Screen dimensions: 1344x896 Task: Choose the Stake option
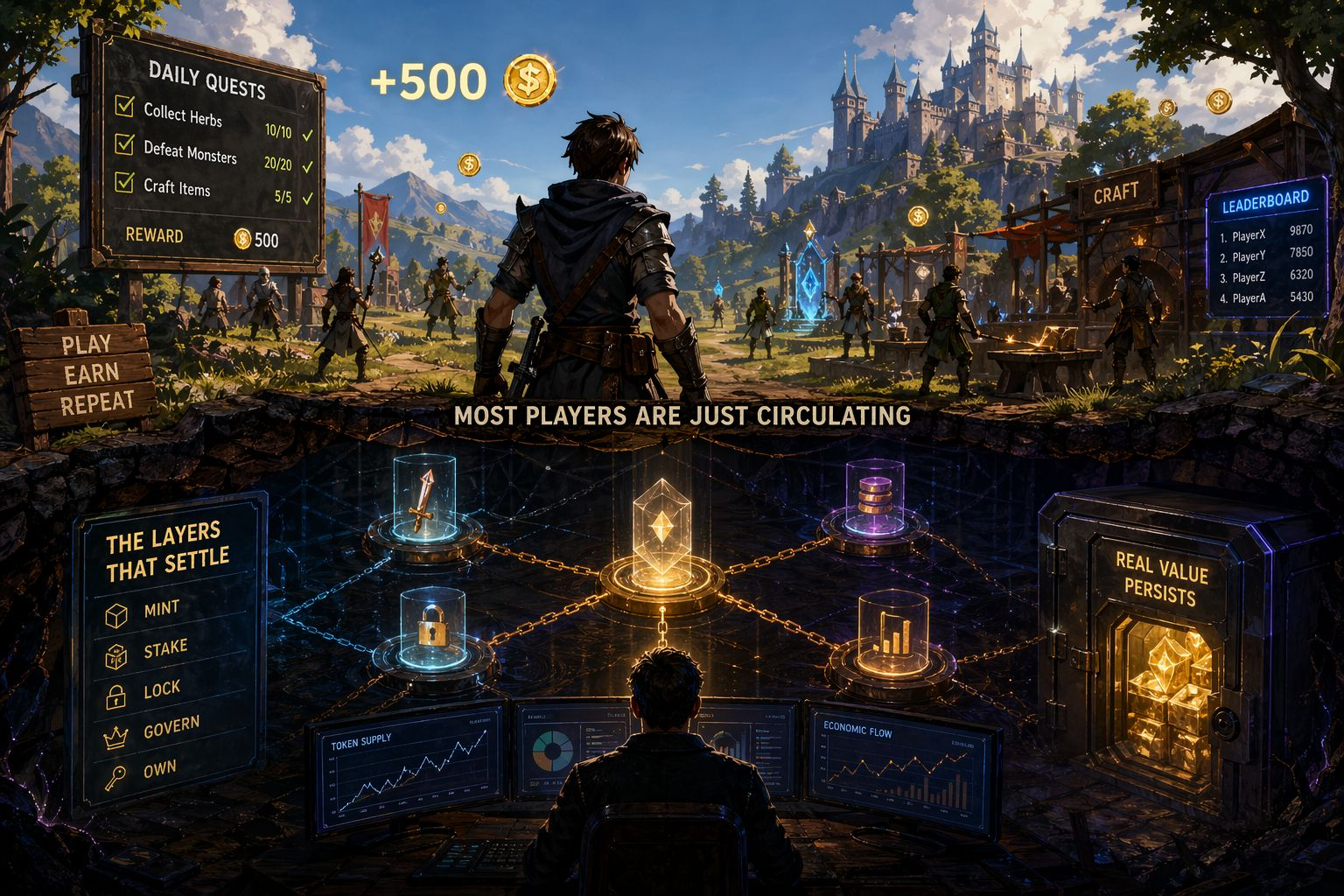(x=164, y=649)
